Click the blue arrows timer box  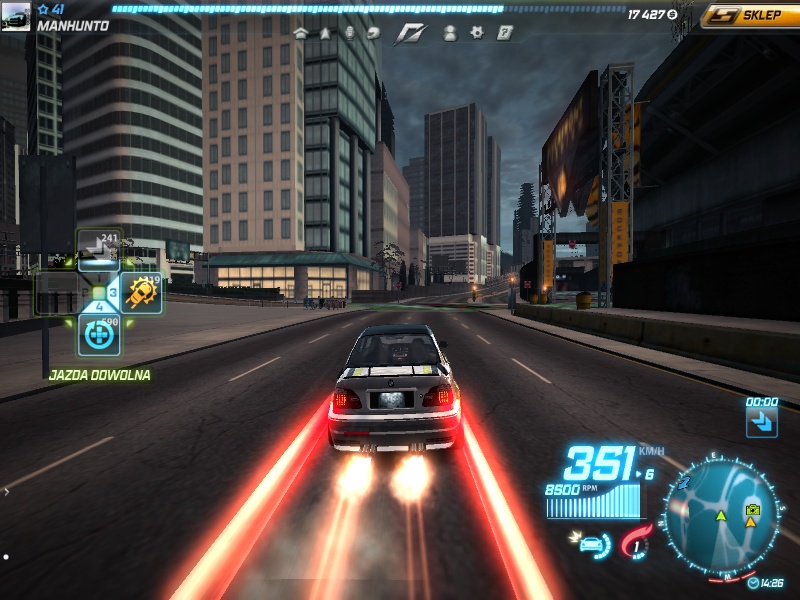(x=762, y=421)
